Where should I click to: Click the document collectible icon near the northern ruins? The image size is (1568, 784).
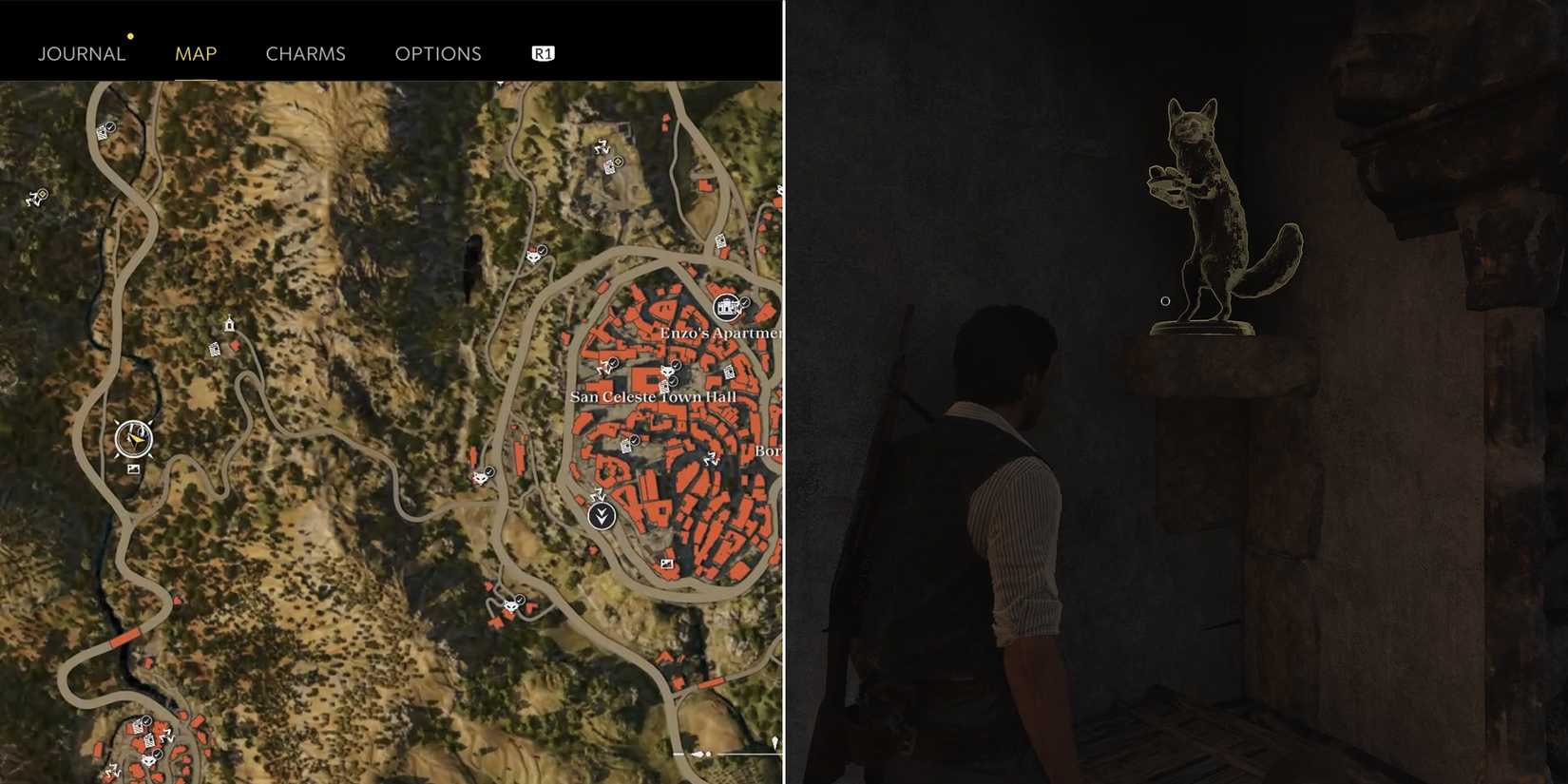point(609,168)
